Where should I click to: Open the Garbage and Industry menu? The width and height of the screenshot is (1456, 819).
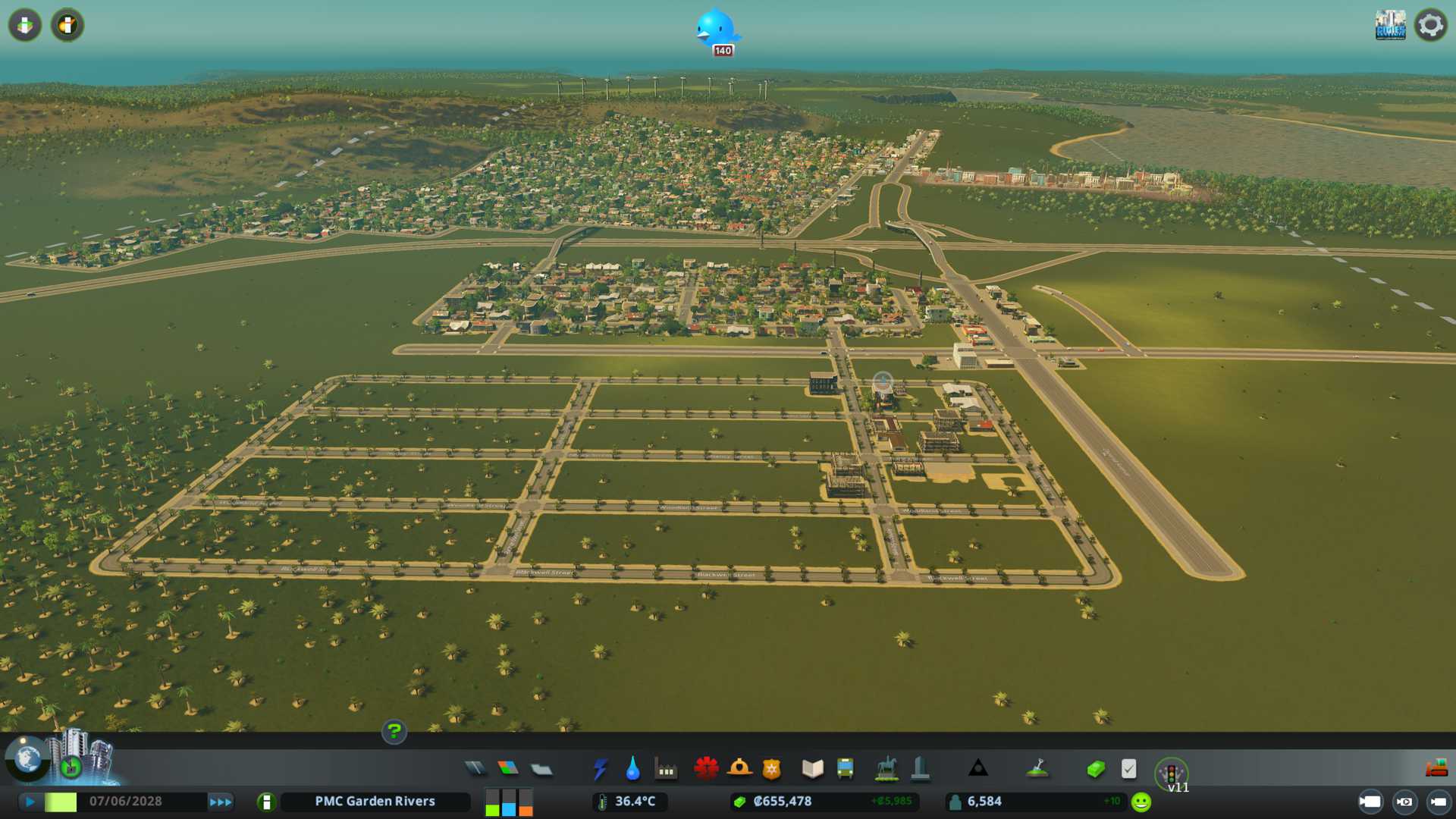tap(666, 769)
